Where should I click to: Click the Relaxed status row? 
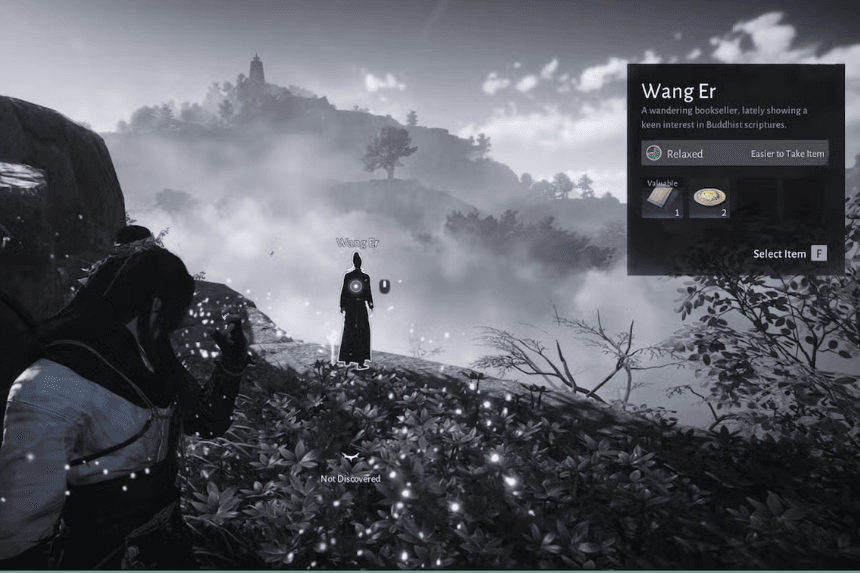click(x=735, y=153)
